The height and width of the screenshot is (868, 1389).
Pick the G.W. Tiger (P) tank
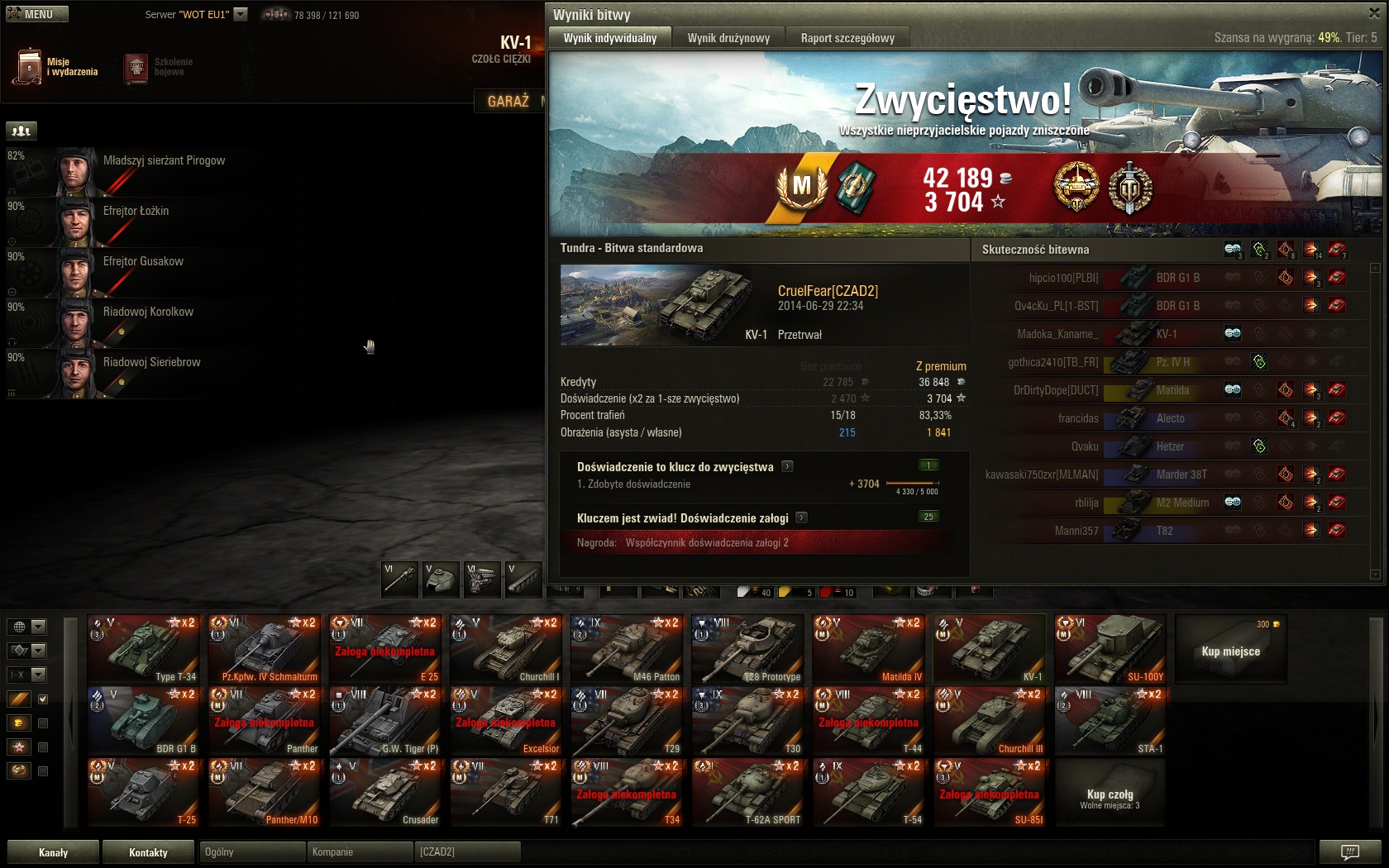pos(385,721)
